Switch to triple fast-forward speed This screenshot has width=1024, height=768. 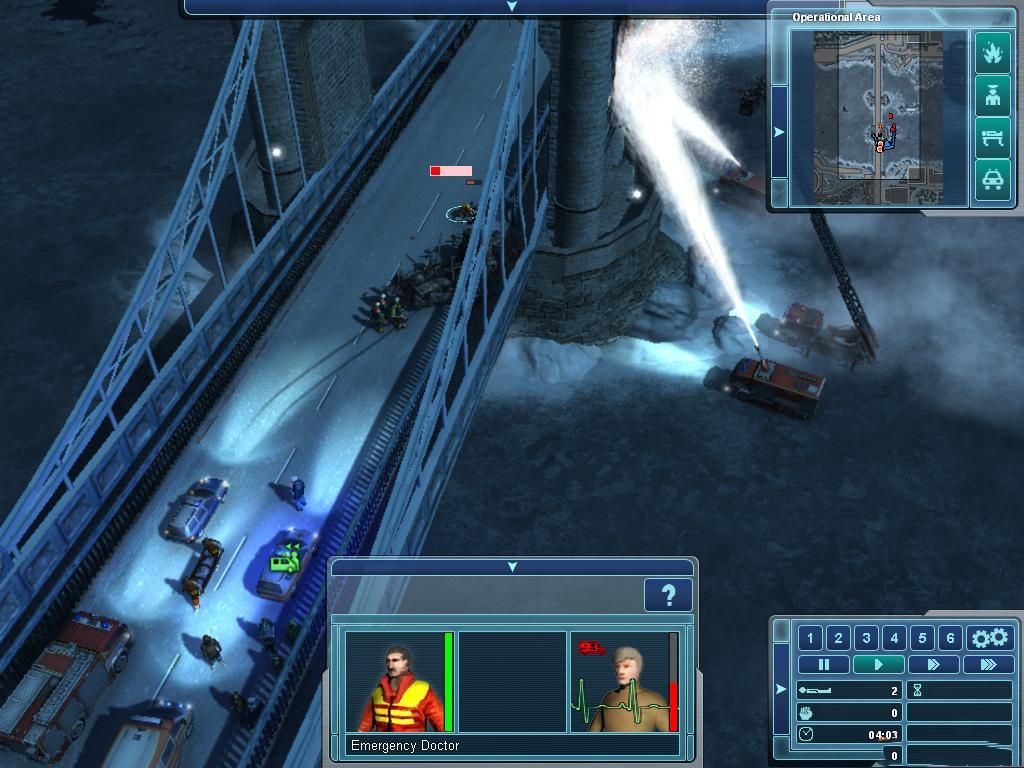988,664
